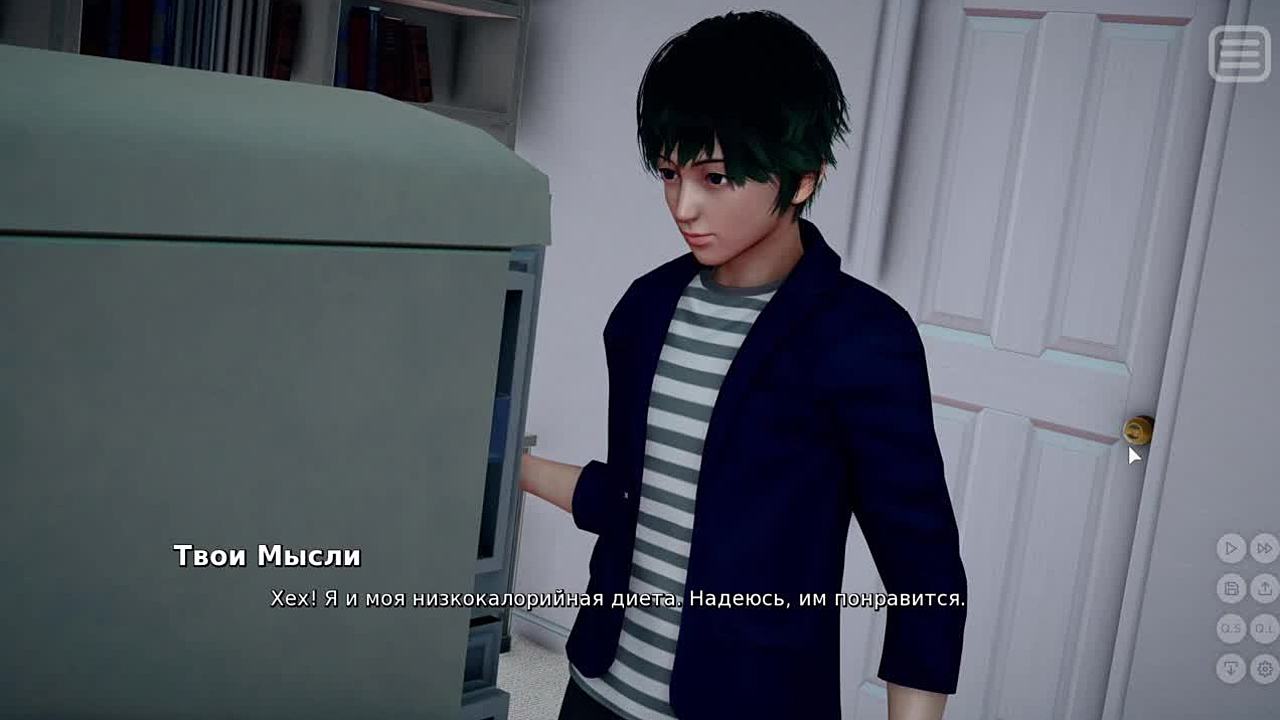
Task: Quick save with the Q.S button
Action: tap(1231, 628)
